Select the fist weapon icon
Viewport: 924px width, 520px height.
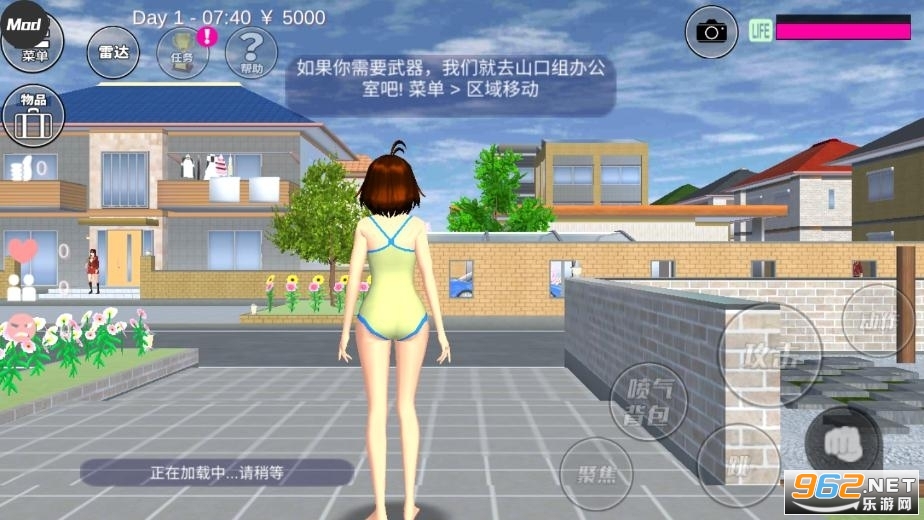pyautogui.click(x=843, y=438)
